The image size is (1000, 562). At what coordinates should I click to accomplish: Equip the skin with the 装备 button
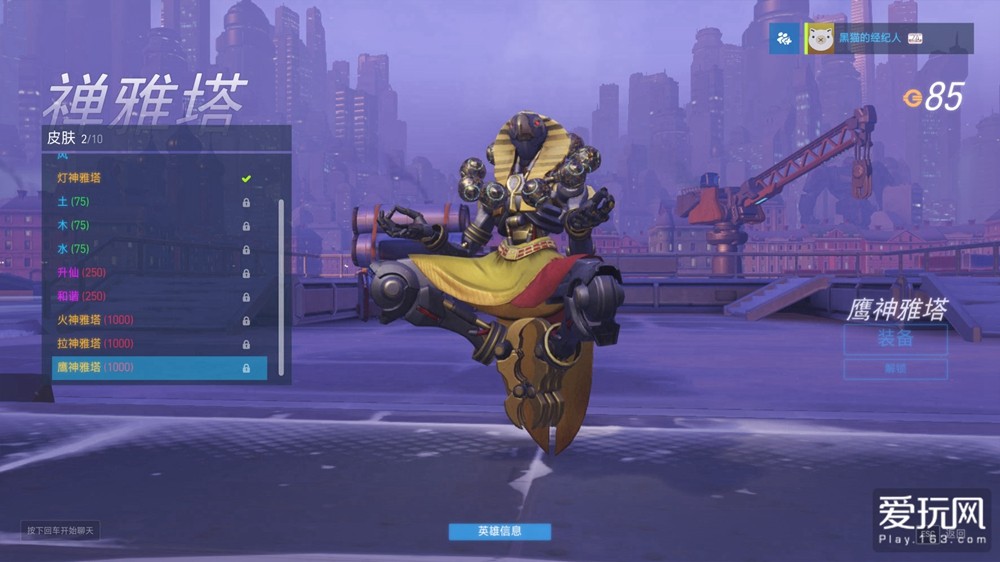[895, 339]
